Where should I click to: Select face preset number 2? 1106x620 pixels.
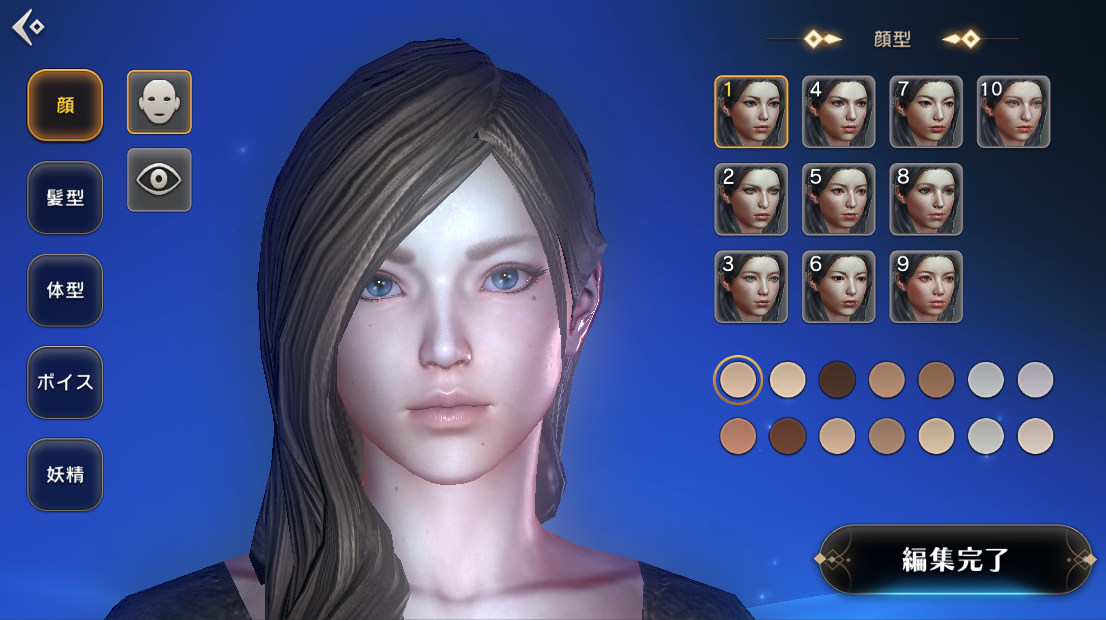(751, 199)
